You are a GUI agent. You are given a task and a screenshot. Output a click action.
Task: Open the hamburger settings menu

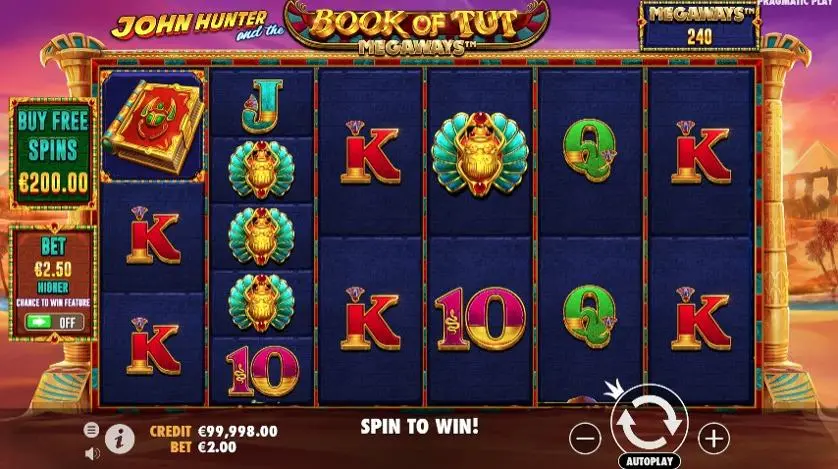pyautogui.click(x=92, y=429)
